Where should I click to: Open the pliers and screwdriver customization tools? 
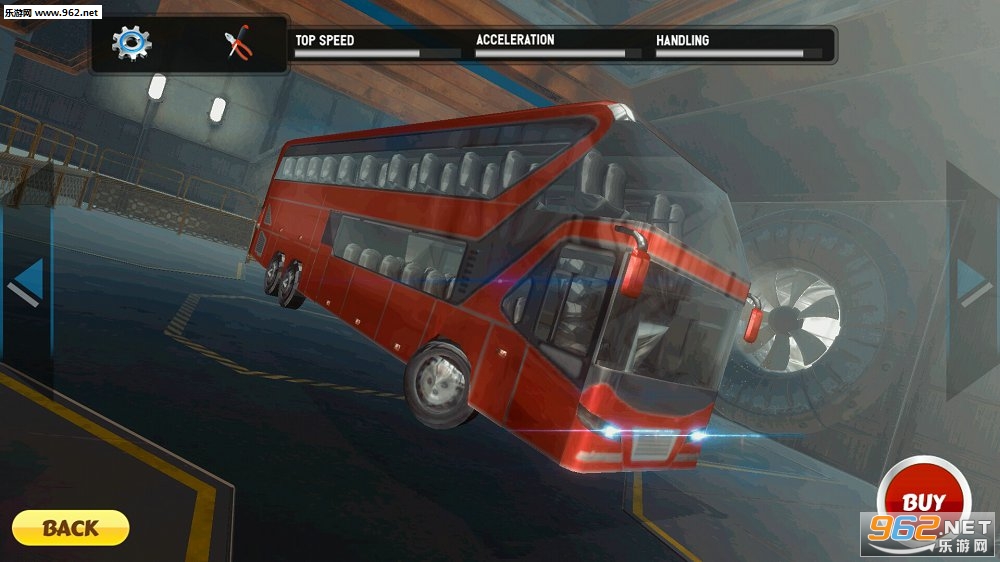point(239,44)
